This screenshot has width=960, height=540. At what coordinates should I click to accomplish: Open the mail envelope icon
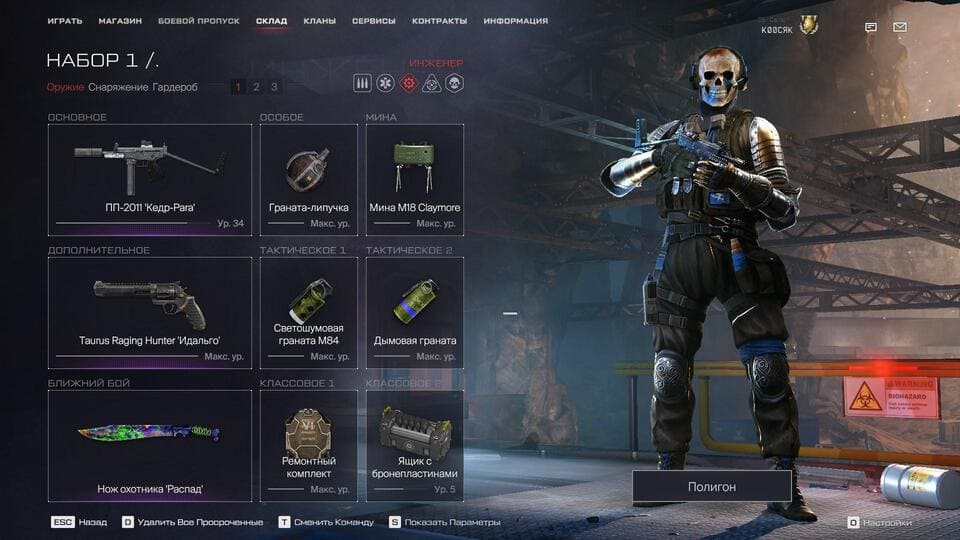tap(900, 27)
